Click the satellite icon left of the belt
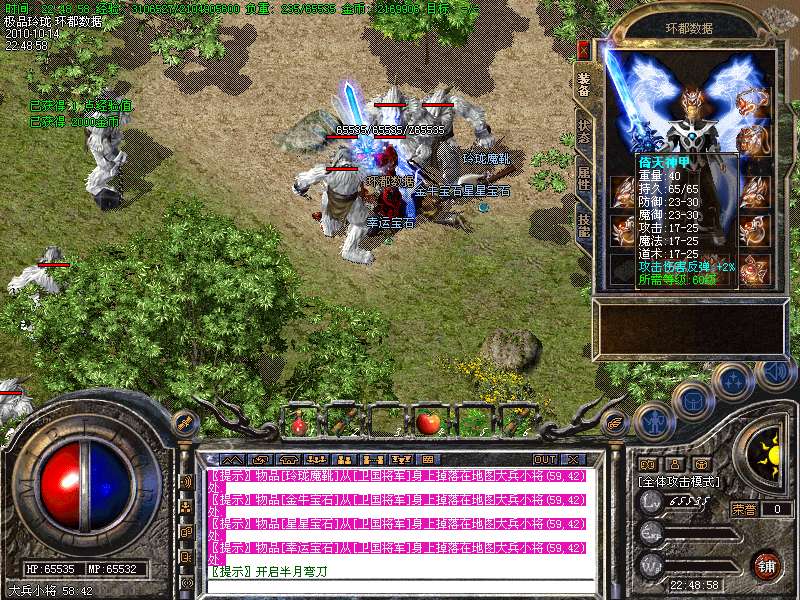800x600 pixels. [184, 422]
